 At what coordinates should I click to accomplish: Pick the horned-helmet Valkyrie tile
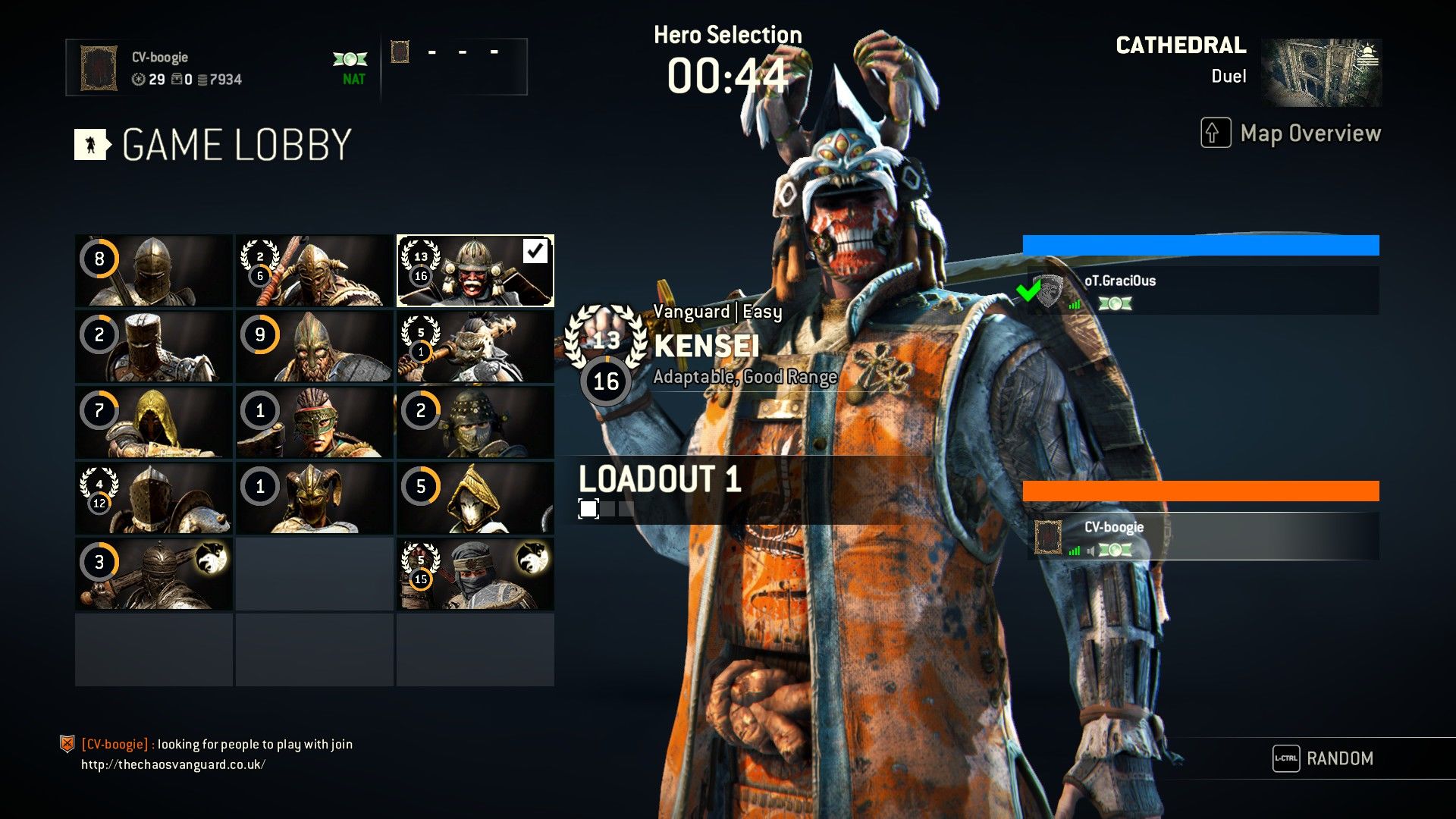[315, 498]
